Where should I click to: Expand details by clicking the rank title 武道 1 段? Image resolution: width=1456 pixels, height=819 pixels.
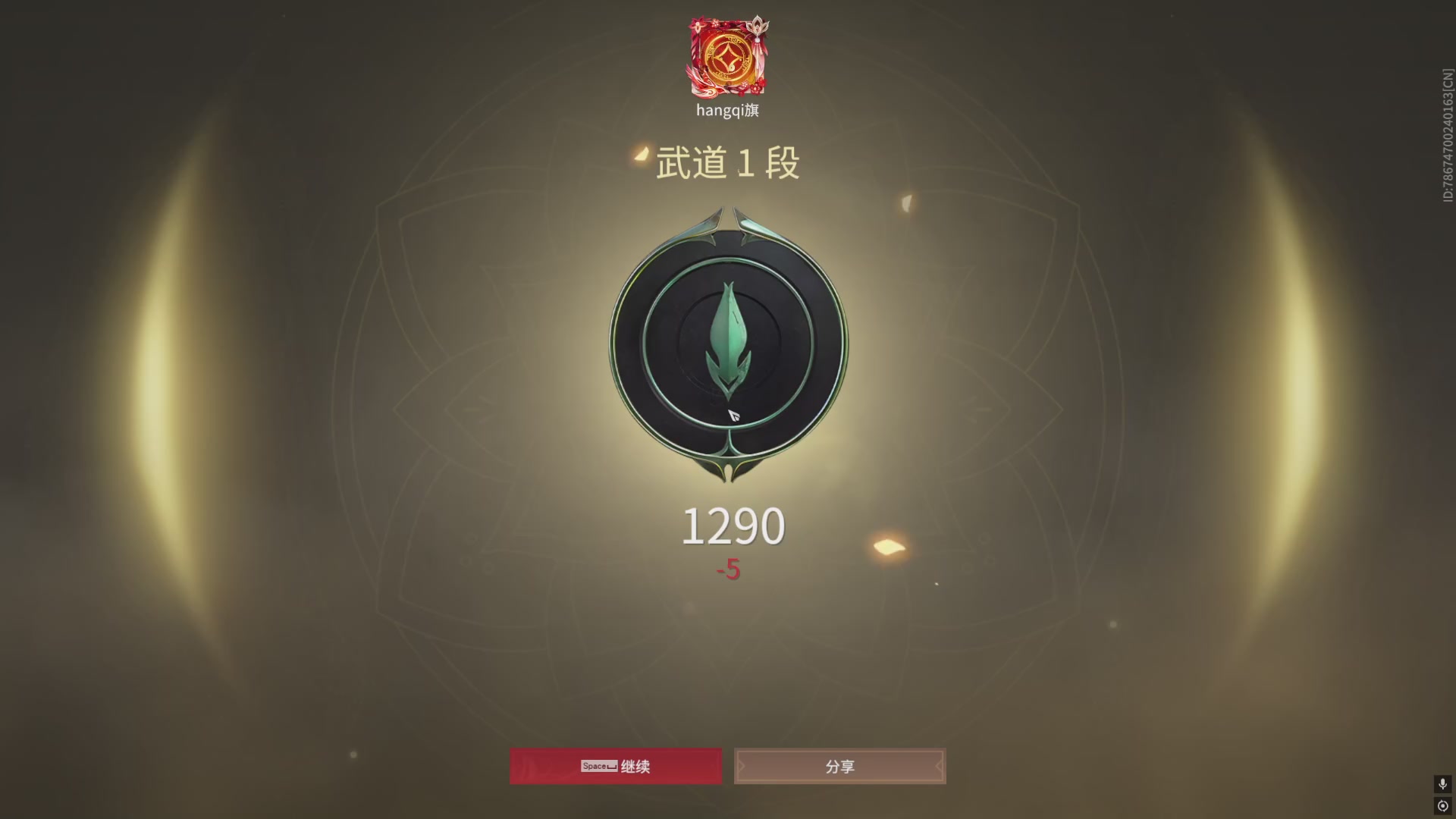[728, 162]
